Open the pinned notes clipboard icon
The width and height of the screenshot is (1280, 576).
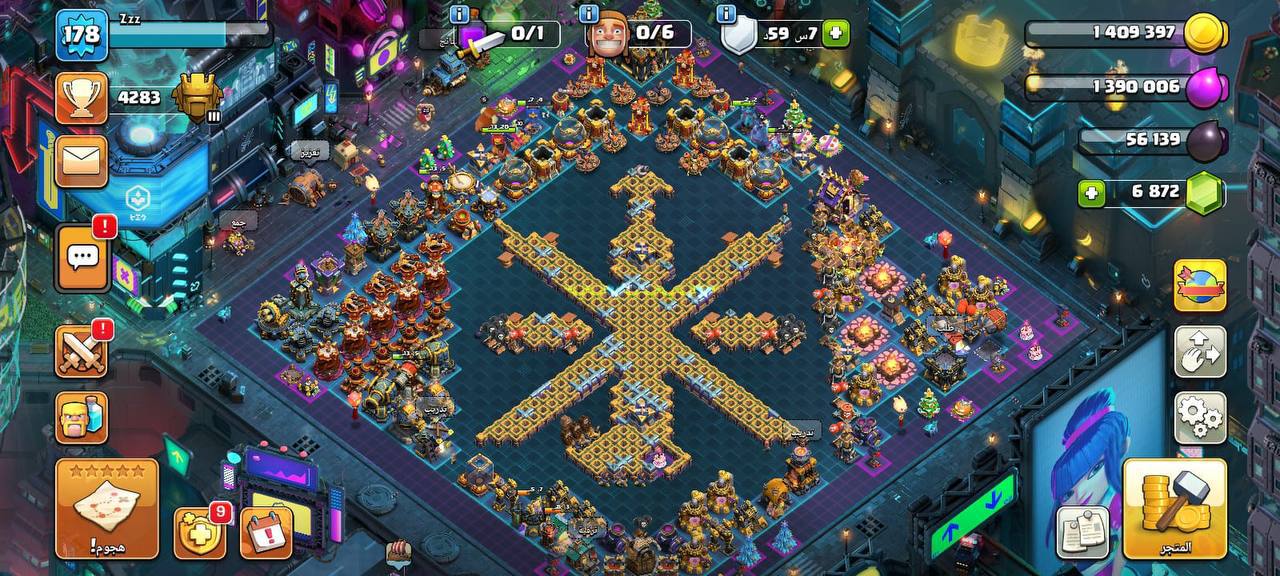click(x=1084, y=531)
